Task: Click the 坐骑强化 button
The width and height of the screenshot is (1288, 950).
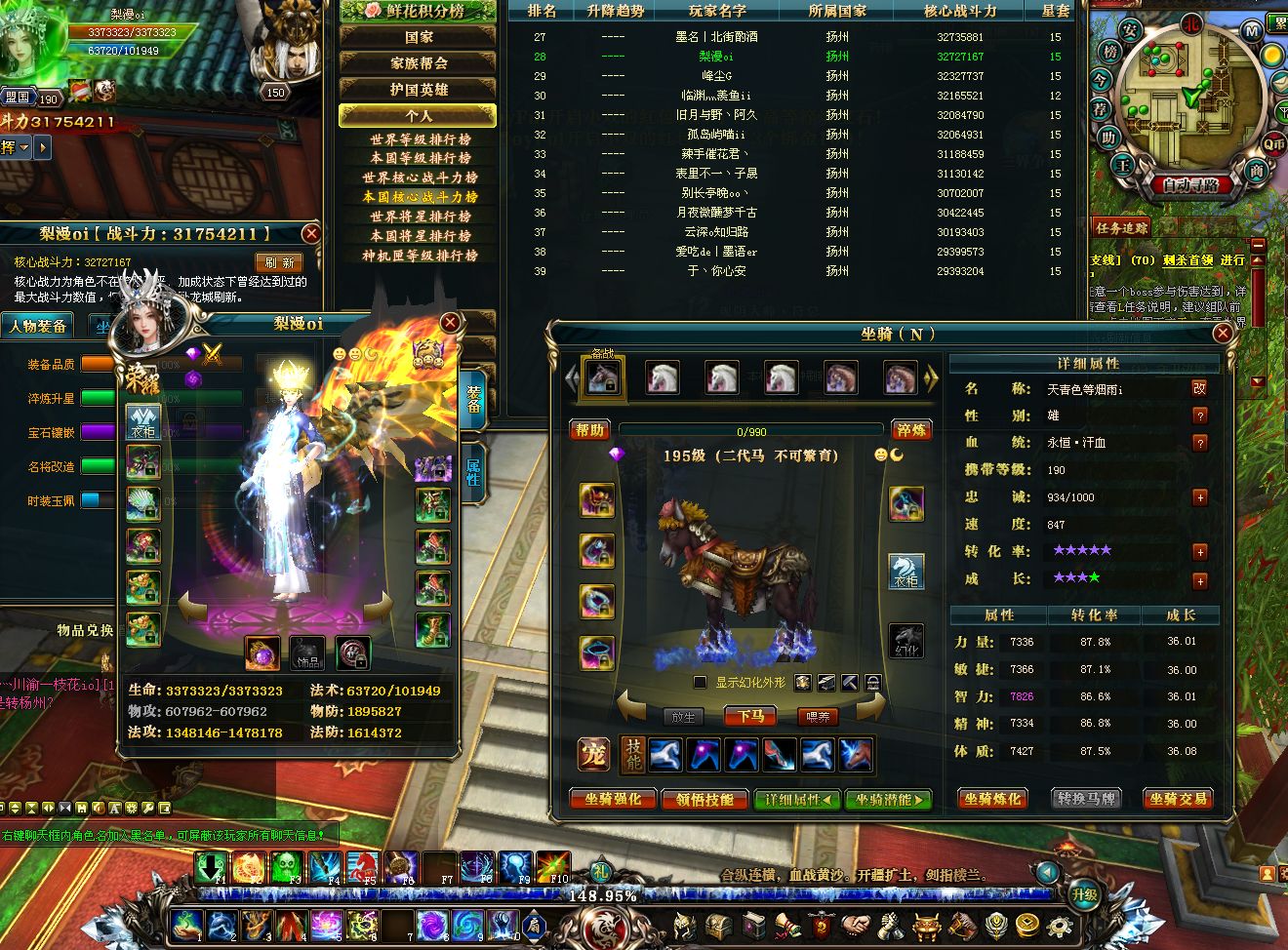Action: 613,800
